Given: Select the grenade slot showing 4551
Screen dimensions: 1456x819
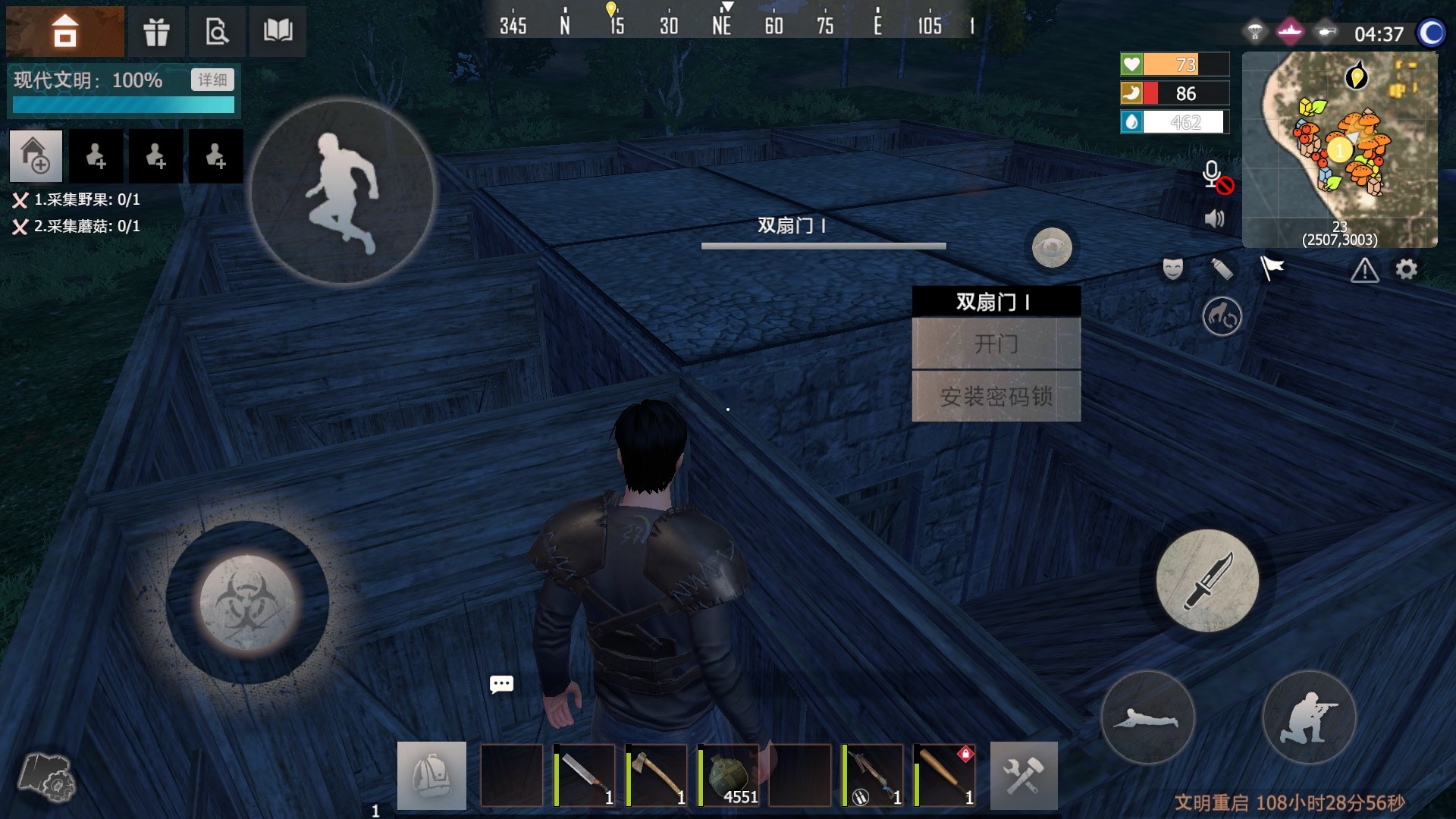Looking at the screenshot, I should tap(728, 775).
